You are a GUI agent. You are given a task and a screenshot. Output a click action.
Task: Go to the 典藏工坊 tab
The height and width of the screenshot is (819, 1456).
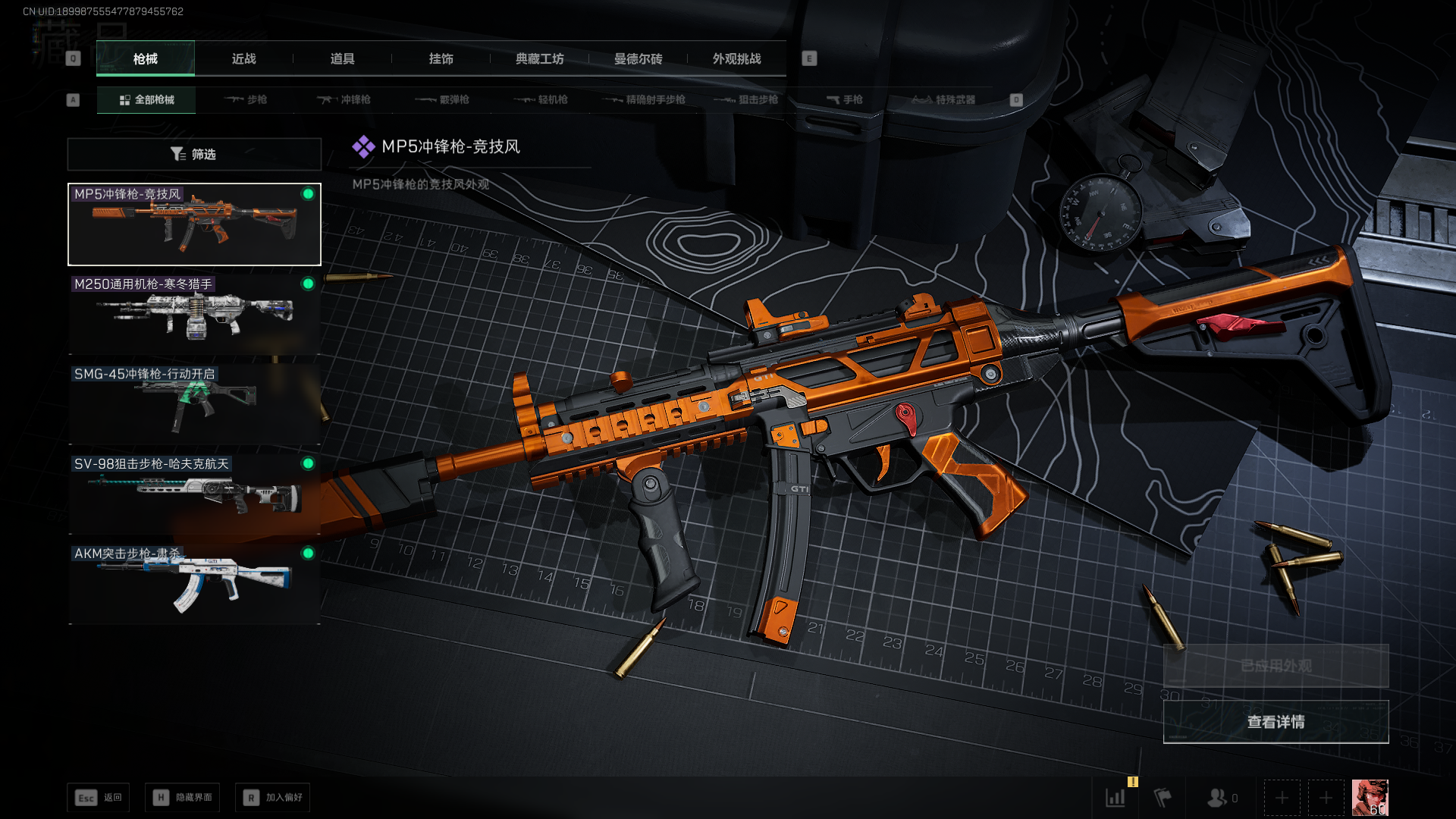(x=539, y=59)
